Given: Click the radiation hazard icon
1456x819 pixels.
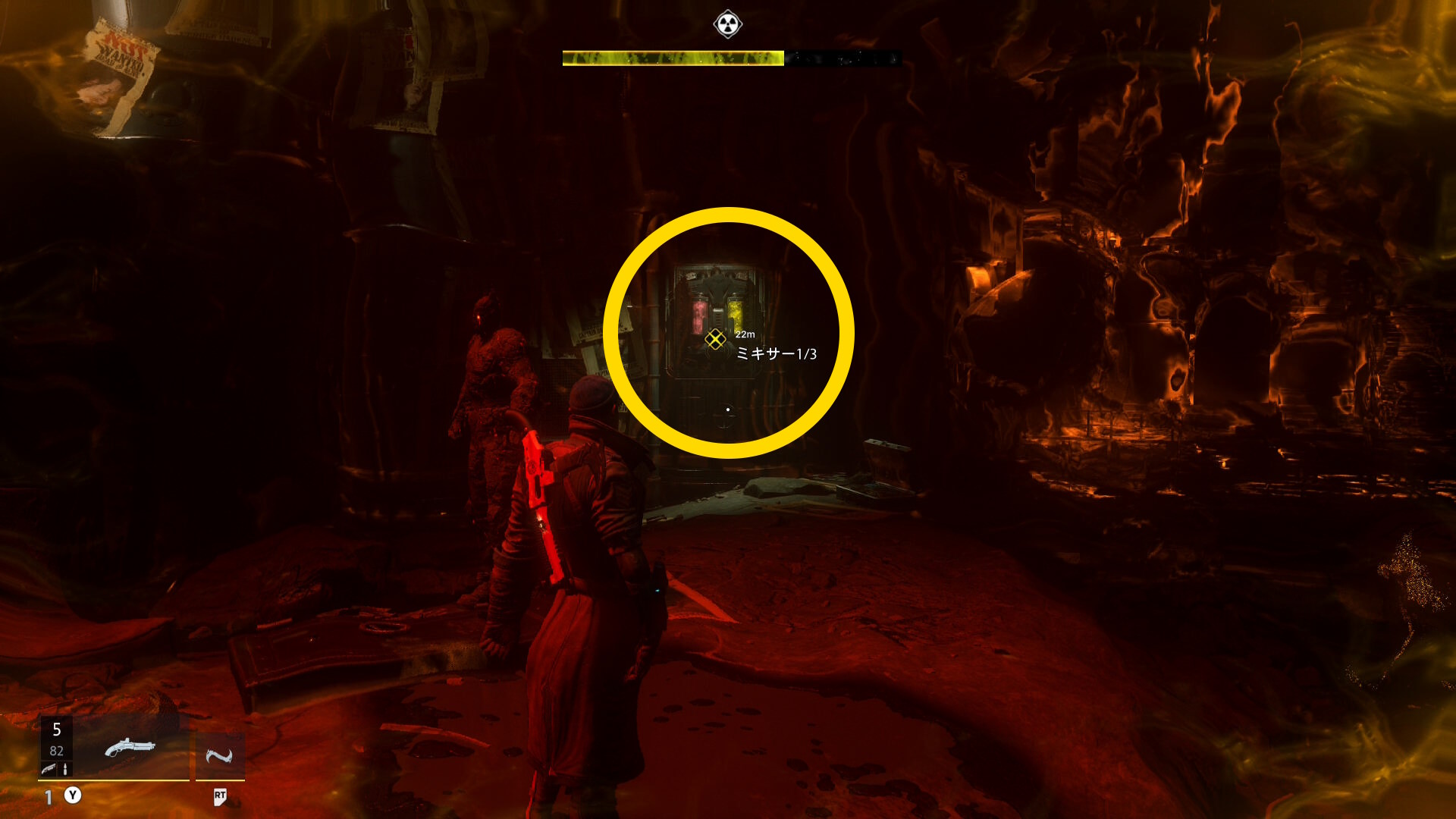Looking at the screenshot, I should 728,24.
